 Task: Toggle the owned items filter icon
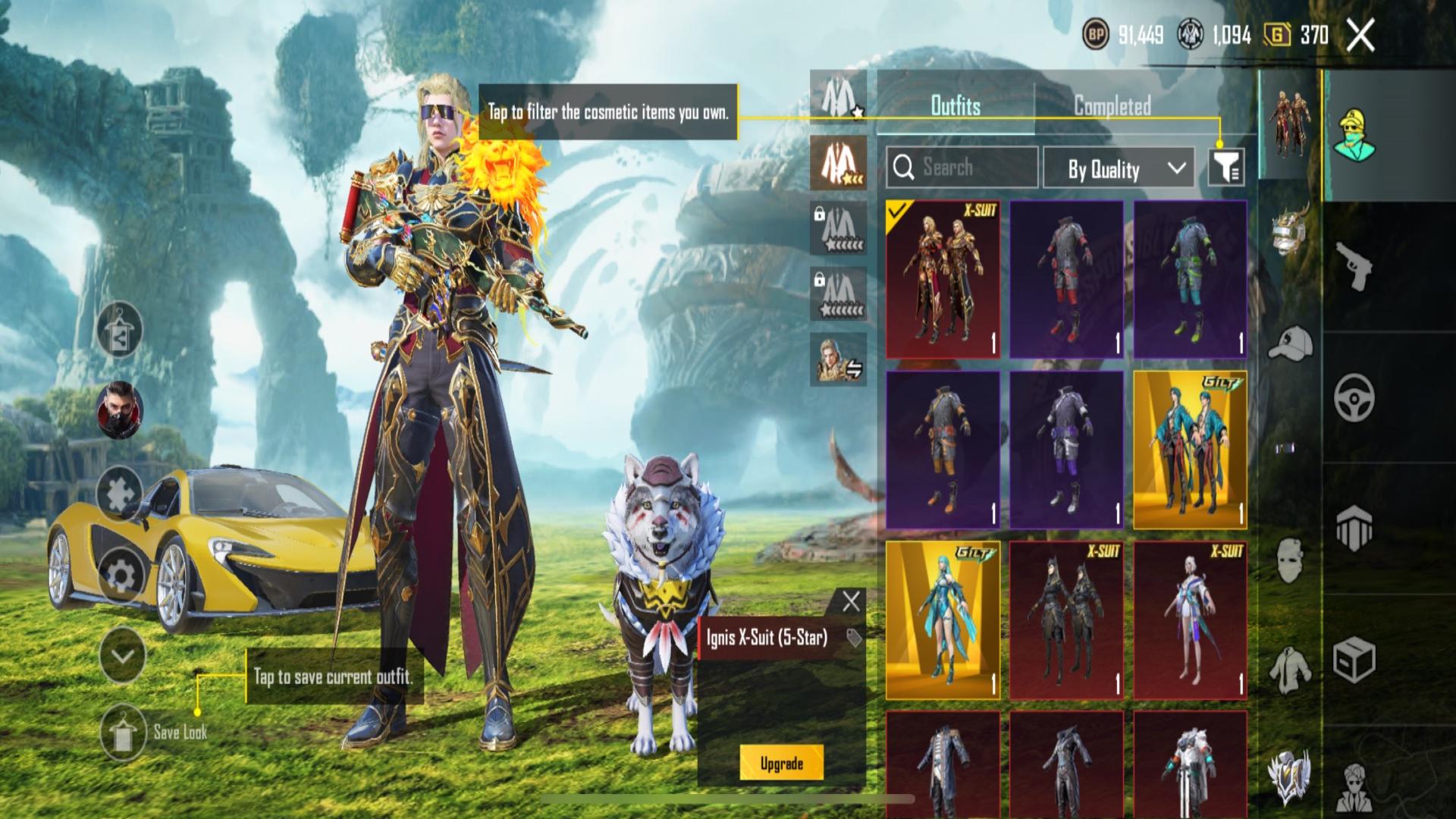(x=1225, y=168)
